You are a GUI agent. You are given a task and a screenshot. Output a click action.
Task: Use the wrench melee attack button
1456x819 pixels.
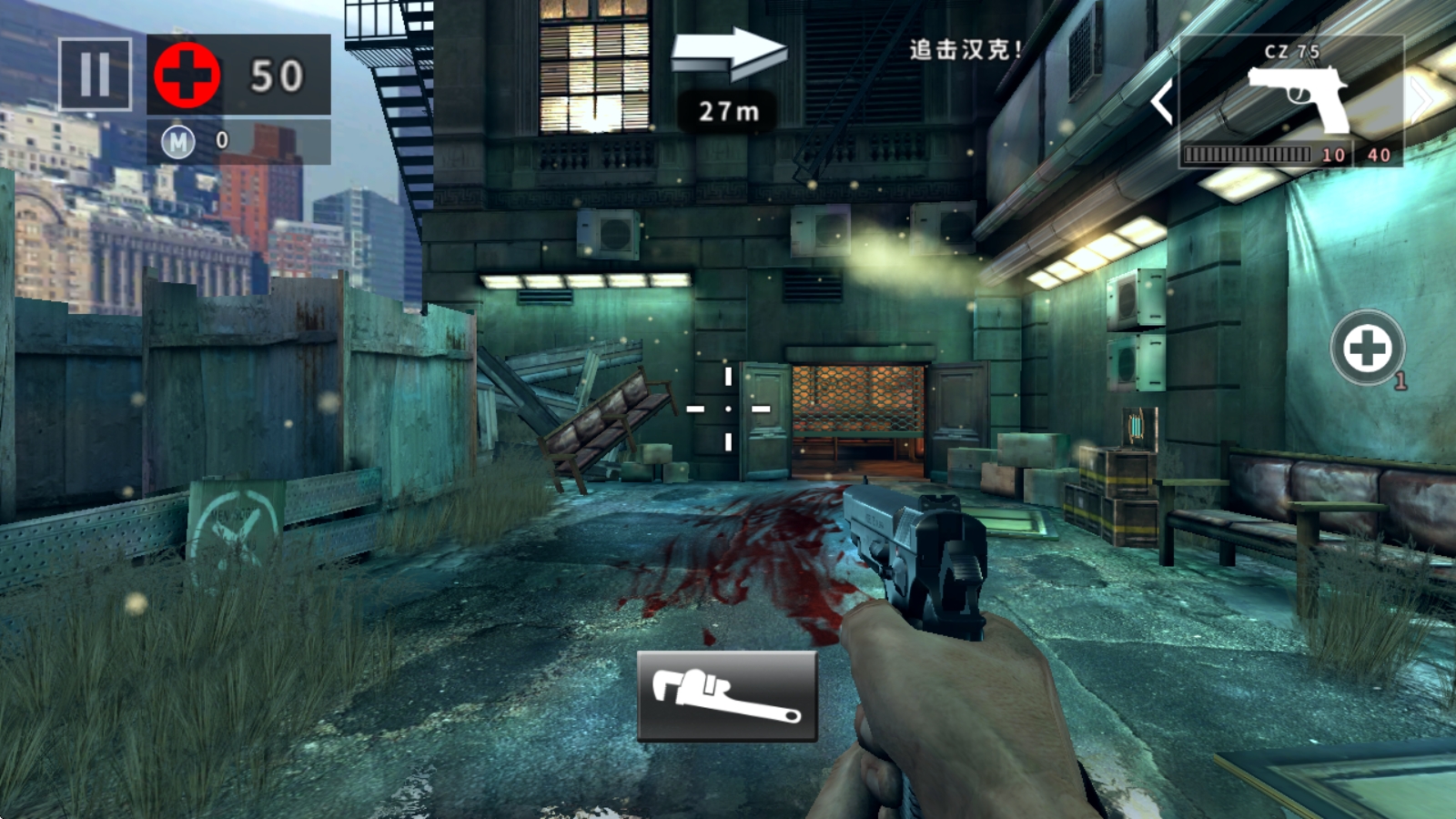pos(726,696)
